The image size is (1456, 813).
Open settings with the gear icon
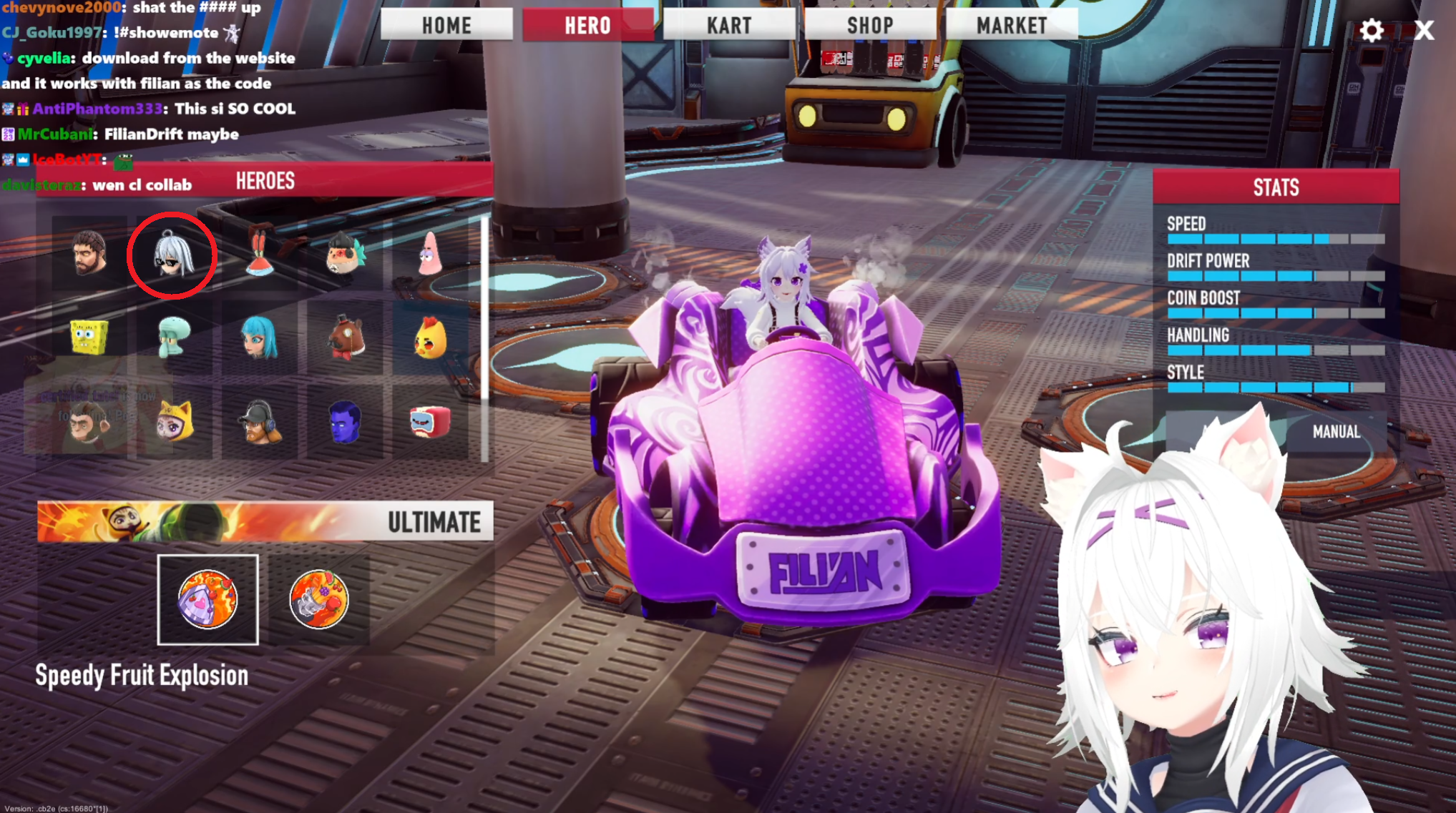(x=1371, y=31)
